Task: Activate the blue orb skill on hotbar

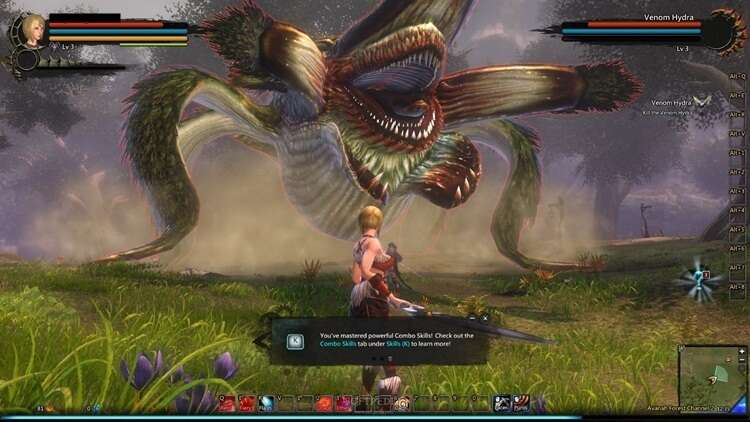Action: [x=267, y=404]
